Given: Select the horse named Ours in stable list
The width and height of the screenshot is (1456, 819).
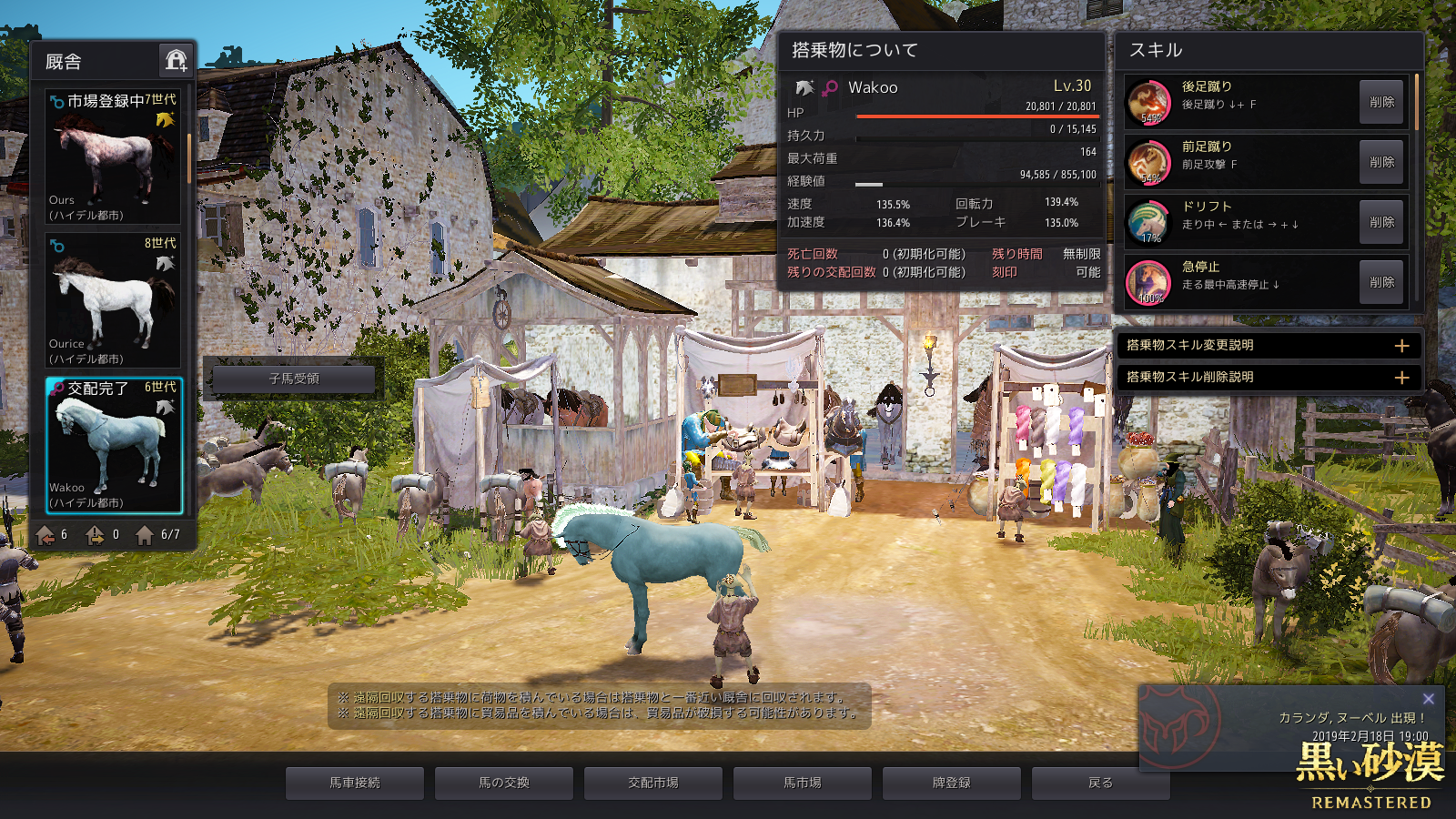Looking at the screenshot, I should [113, 157].
